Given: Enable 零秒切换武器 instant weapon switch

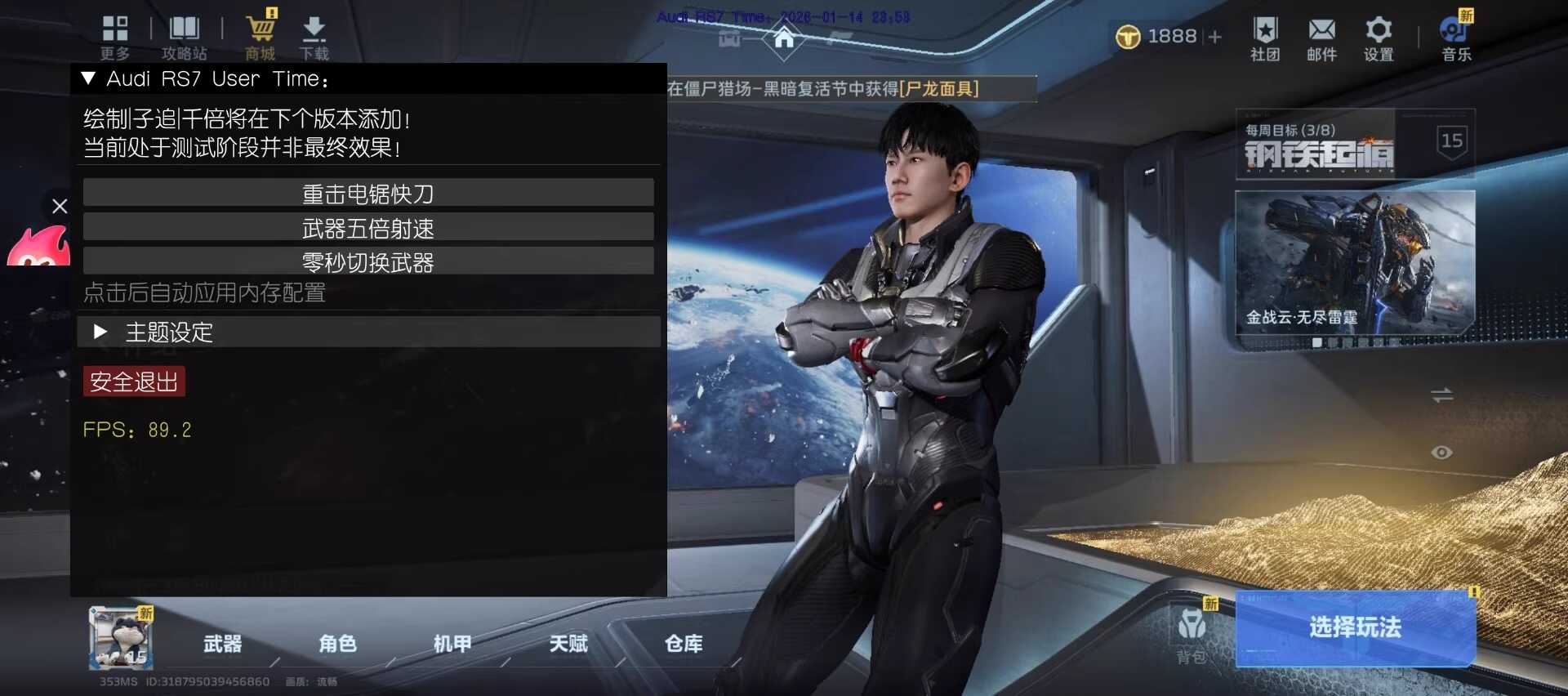Looking at the screenshot, I should (x=367, y=261).
